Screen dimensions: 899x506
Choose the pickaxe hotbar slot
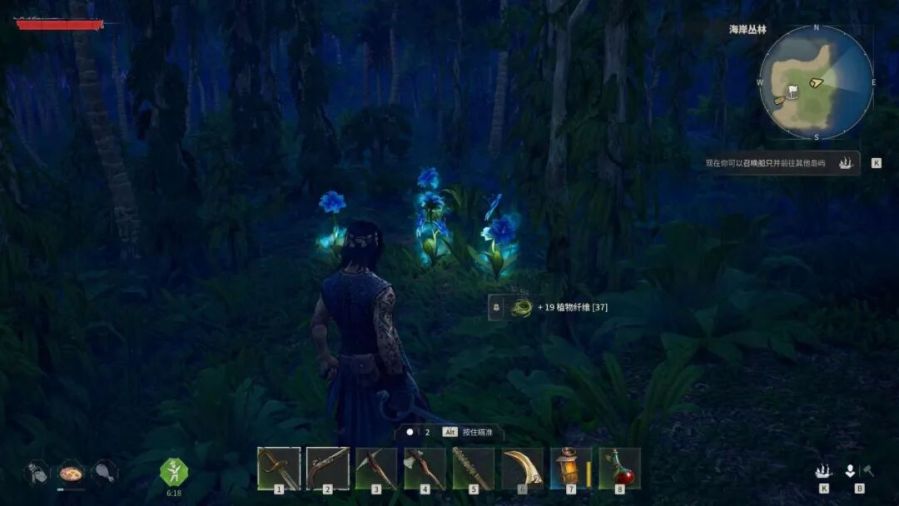(376, 467)
